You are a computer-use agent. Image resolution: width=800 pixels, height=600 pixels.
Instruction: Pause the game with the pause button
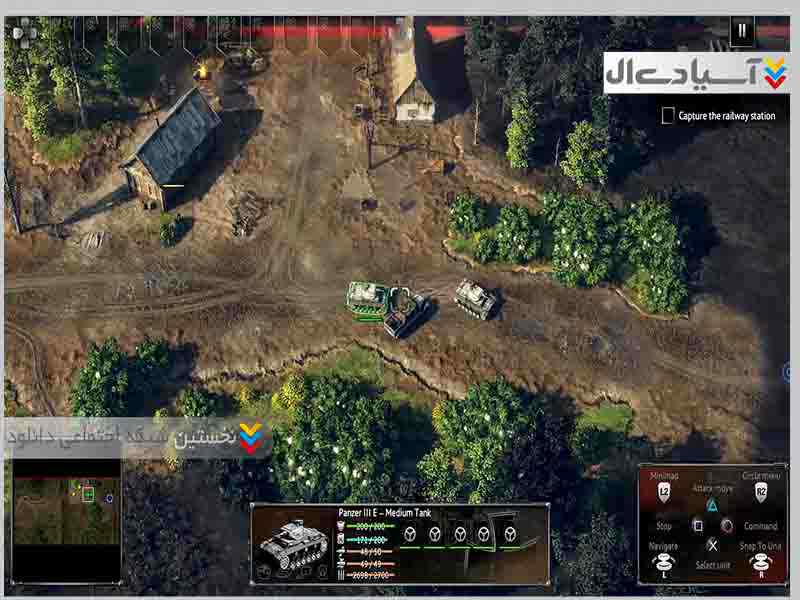tap(741, 30)
